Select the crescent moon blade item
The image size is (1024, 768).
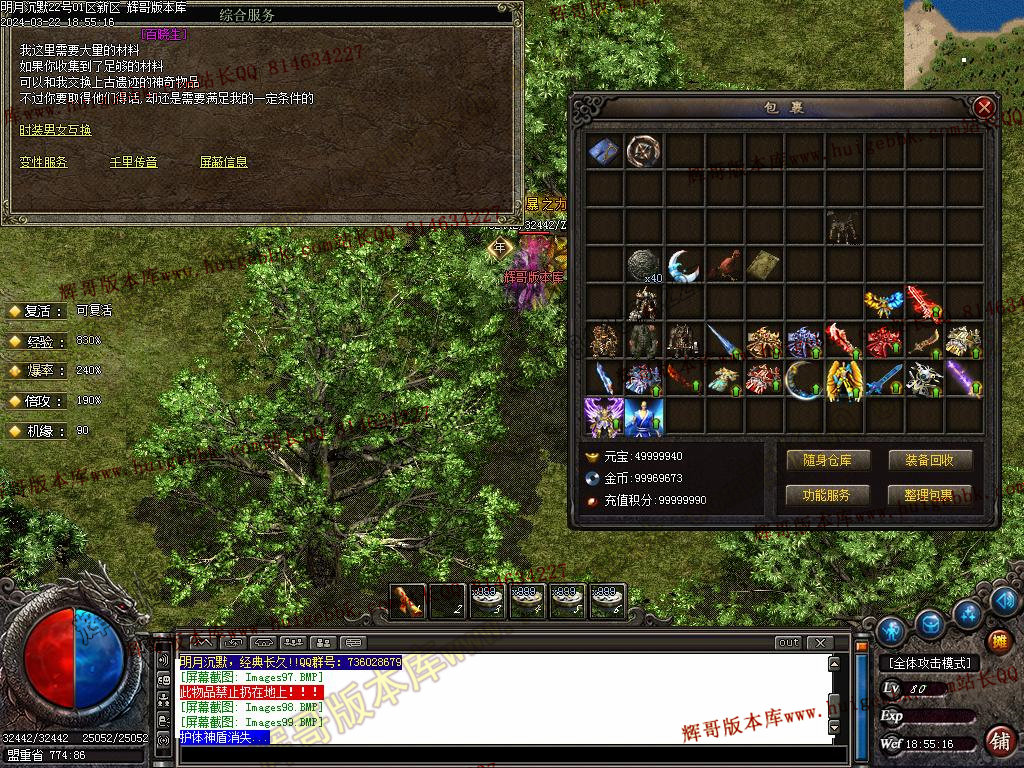[684, 265]
